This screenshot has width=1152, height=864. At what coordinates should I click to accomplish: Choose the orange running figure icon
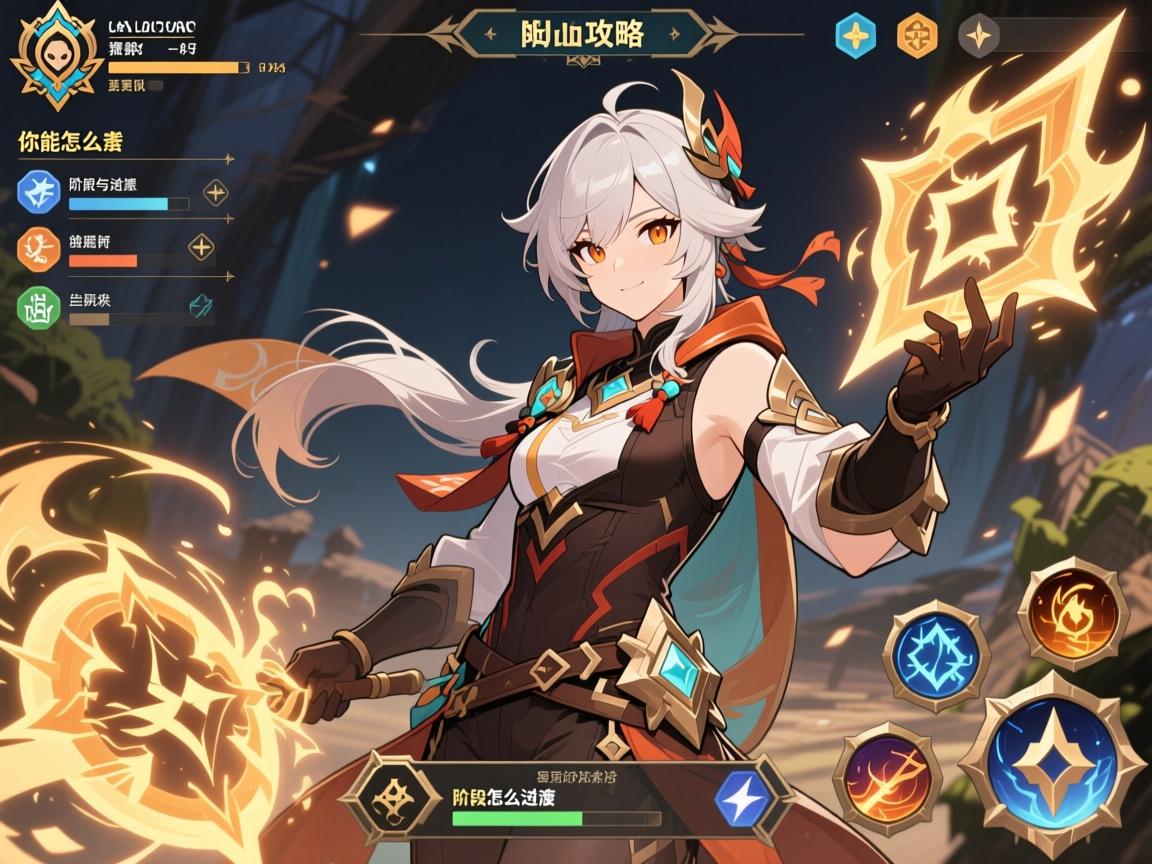(x=39, y=246)
